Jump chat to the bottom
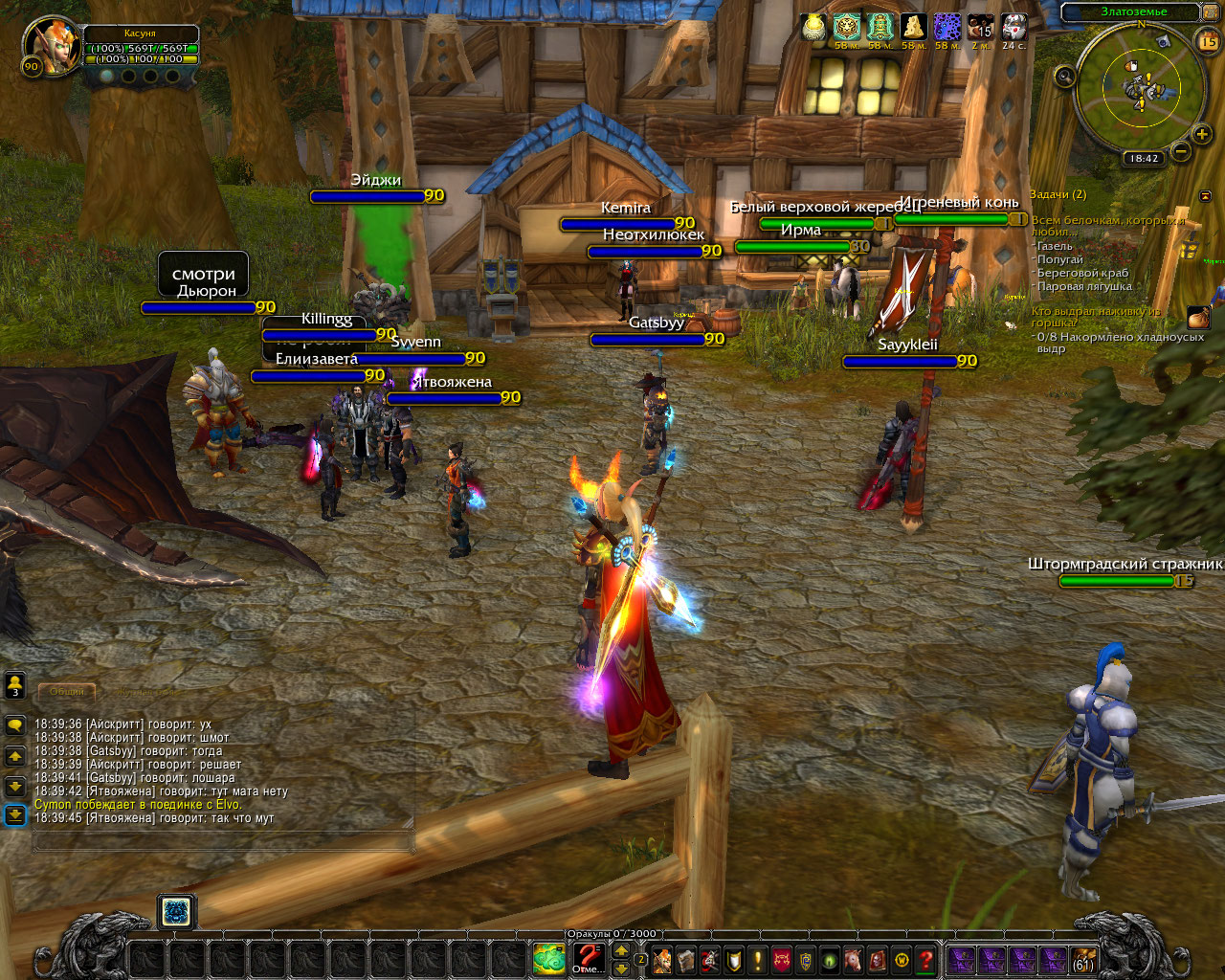Screen dimensions: 1225x980 click(x=15, y=815)
